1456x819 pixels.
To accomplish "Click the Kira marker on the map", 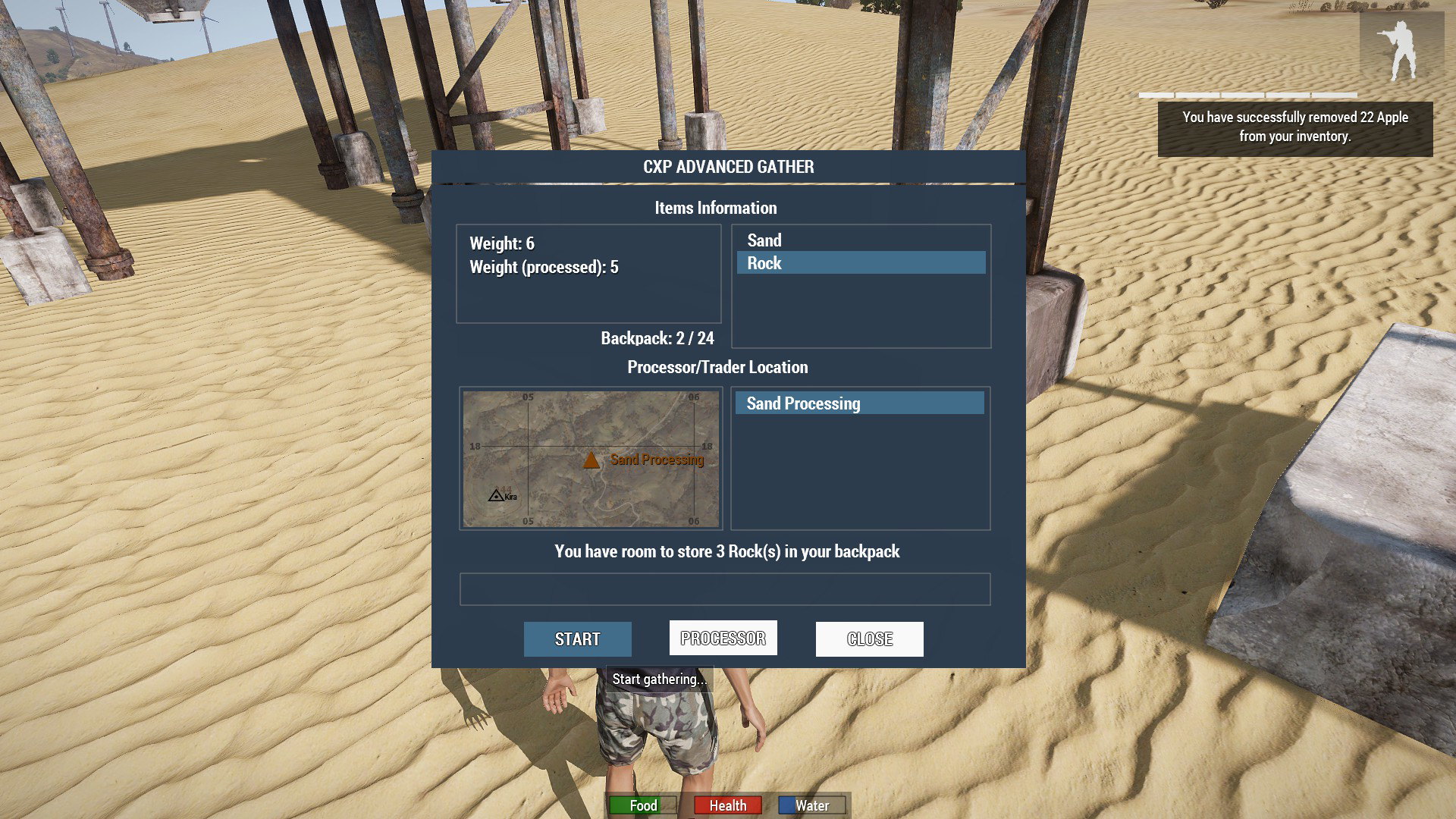I will [x=496, y=496].
